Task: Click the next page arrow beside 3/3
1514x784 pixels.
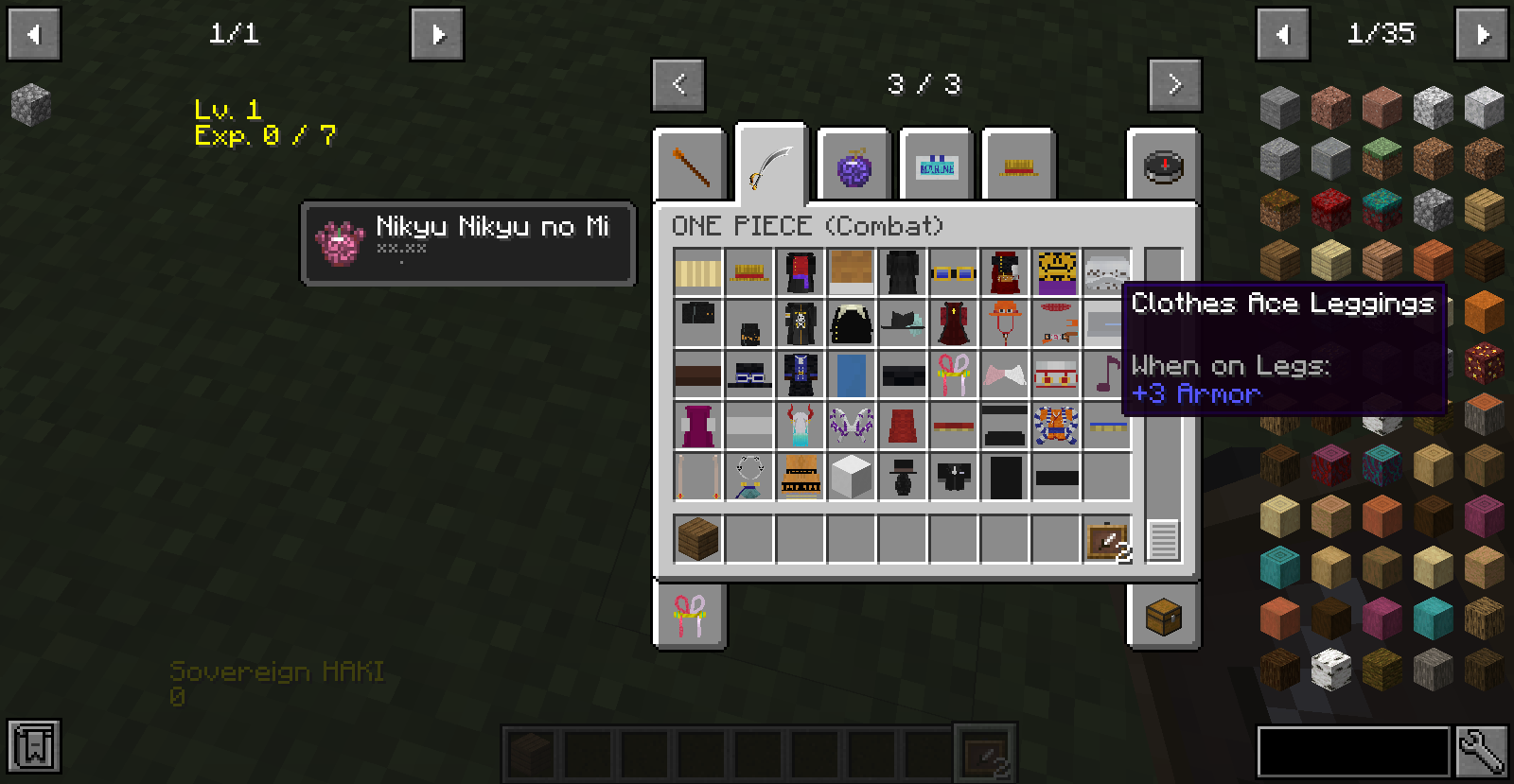Action: click(x=1175, y=84)
